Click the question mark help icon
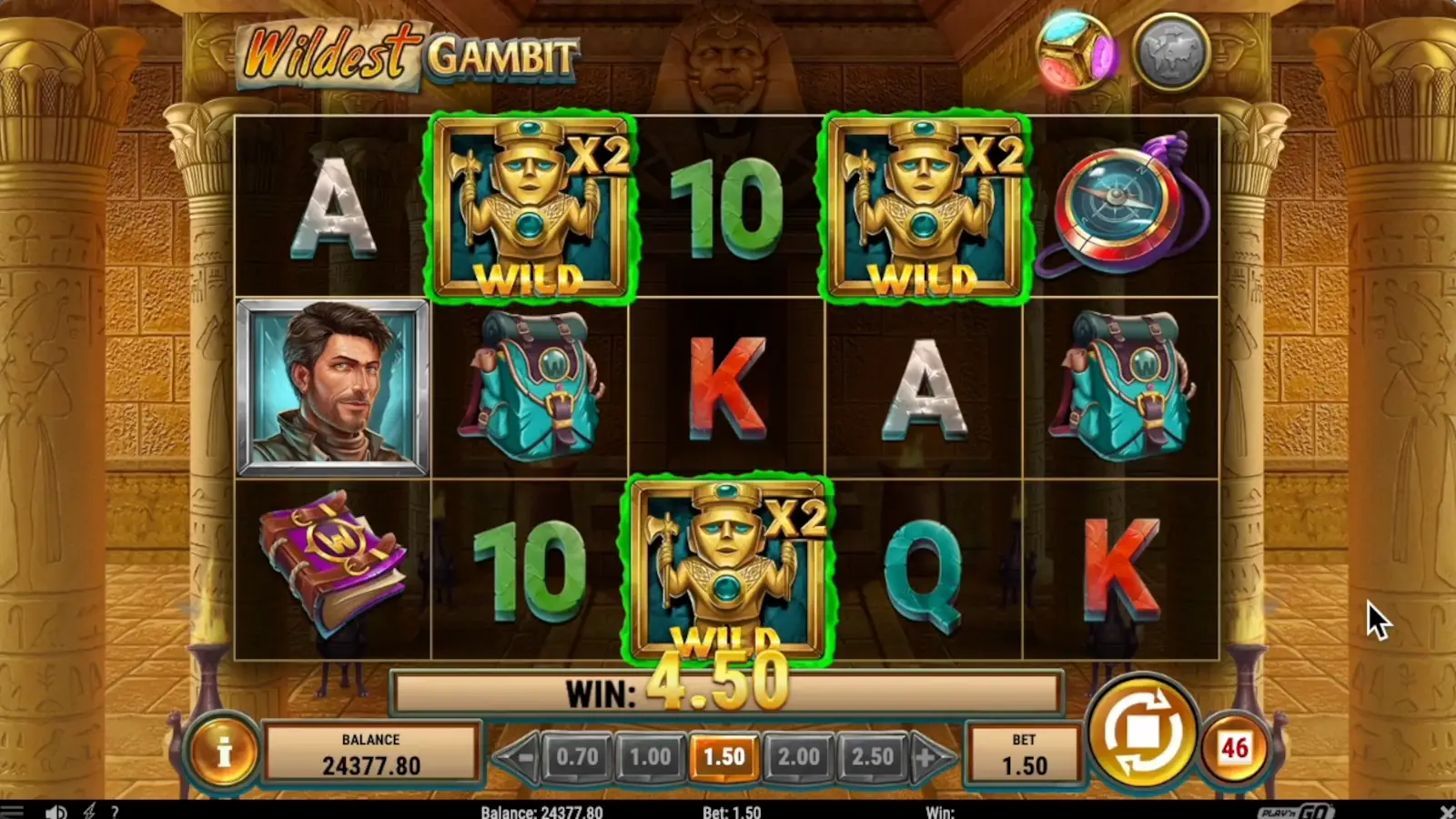This screenshot has width=1456, height=819. (116, 810)
